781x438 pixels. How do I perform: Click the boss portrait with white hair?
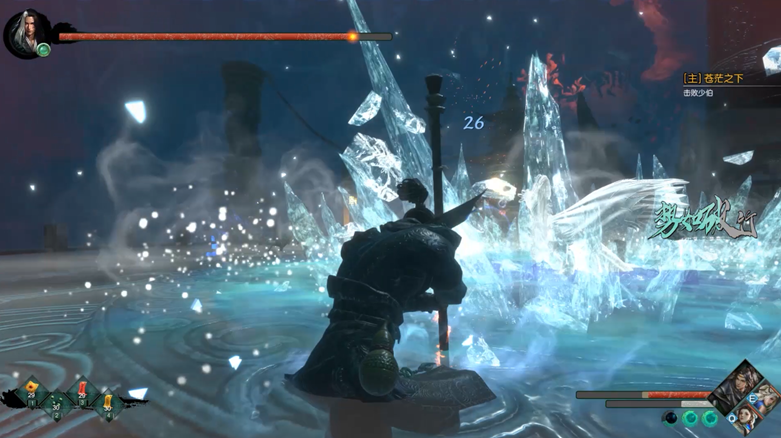click(x=24, y=32)
